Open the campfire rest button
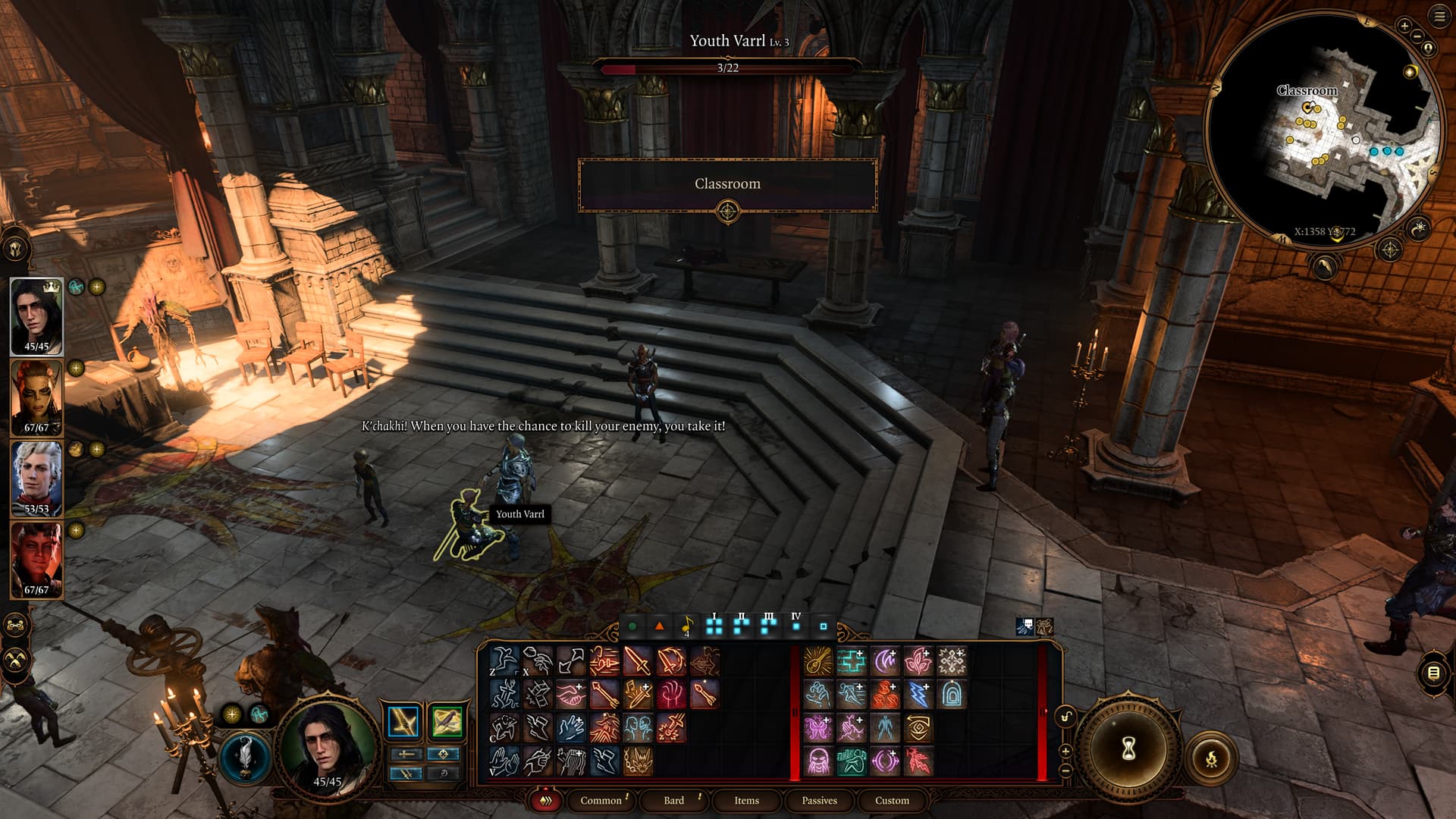Viewport: 1456px width, 819px height. coord(1211,758)
